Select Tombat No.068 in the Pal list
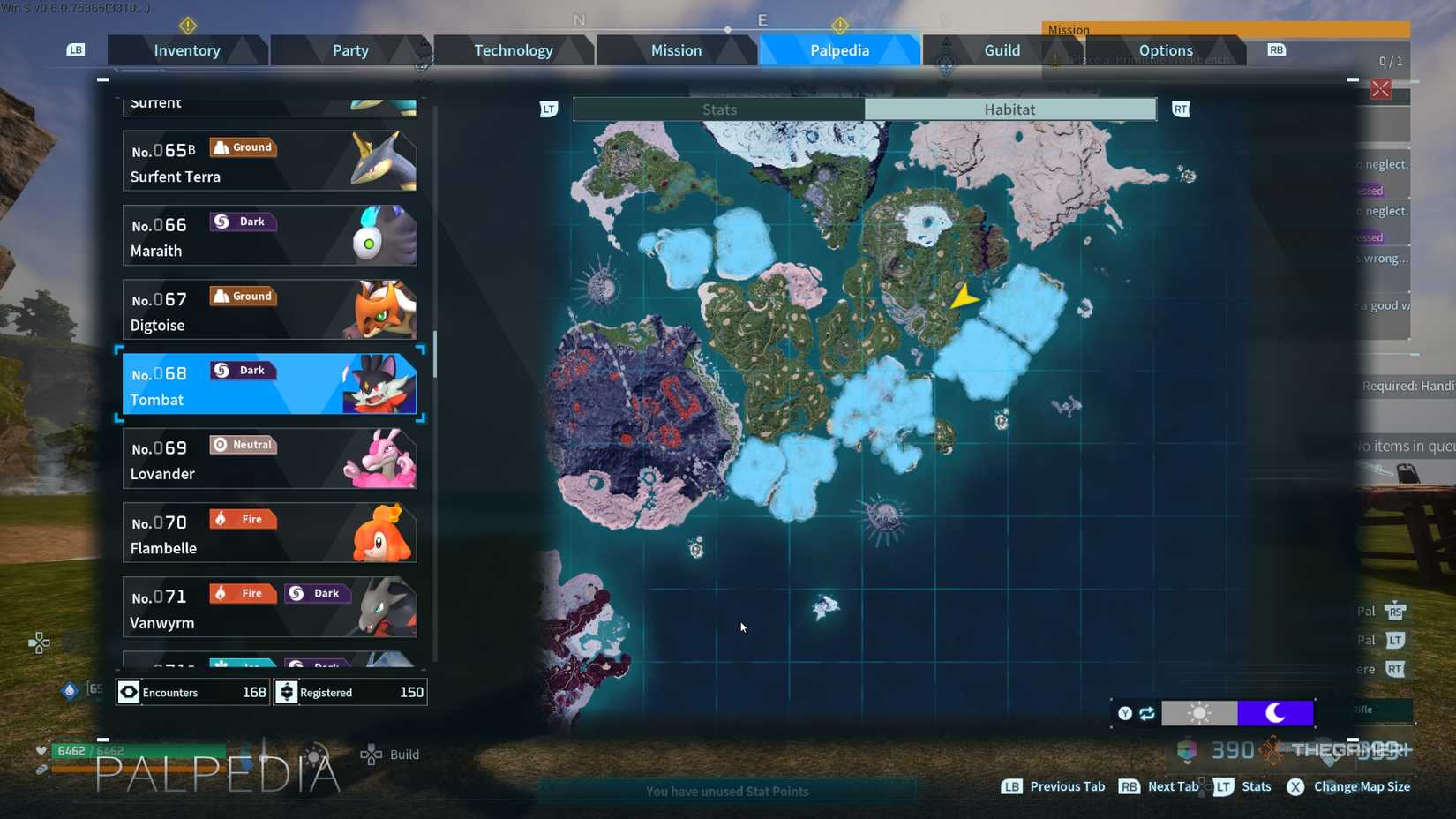1456x819 pixels. pos(269,384)
